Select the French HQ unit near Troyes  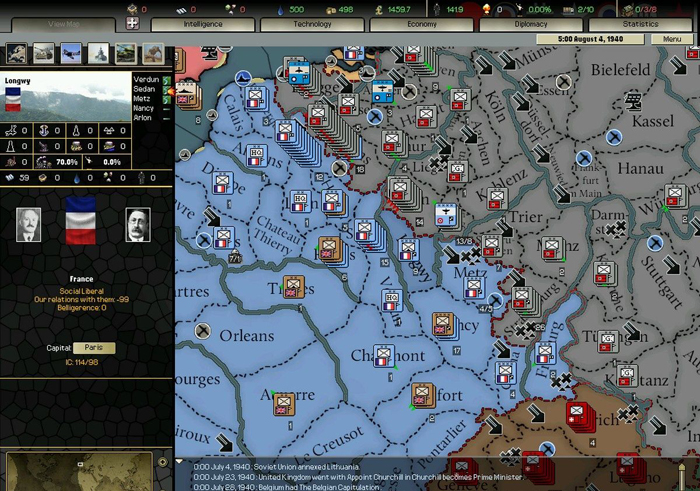pyautogui.click(x=390, y=298)
